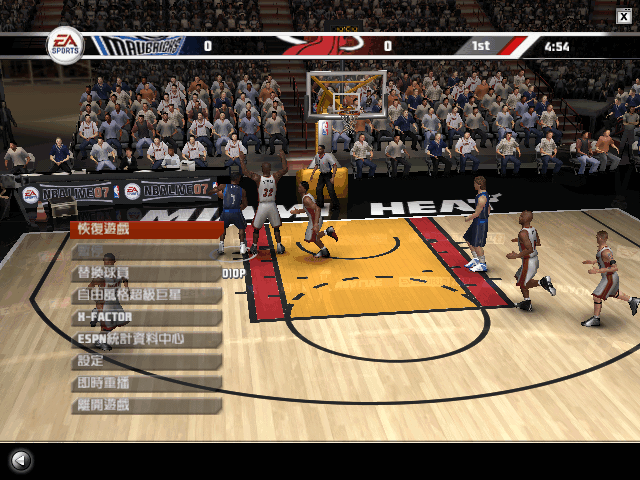The width and height of the screenshot is (640, 480).
Task: Open the X-FACTOR menu entry
Action: click(x=146, y=317)
